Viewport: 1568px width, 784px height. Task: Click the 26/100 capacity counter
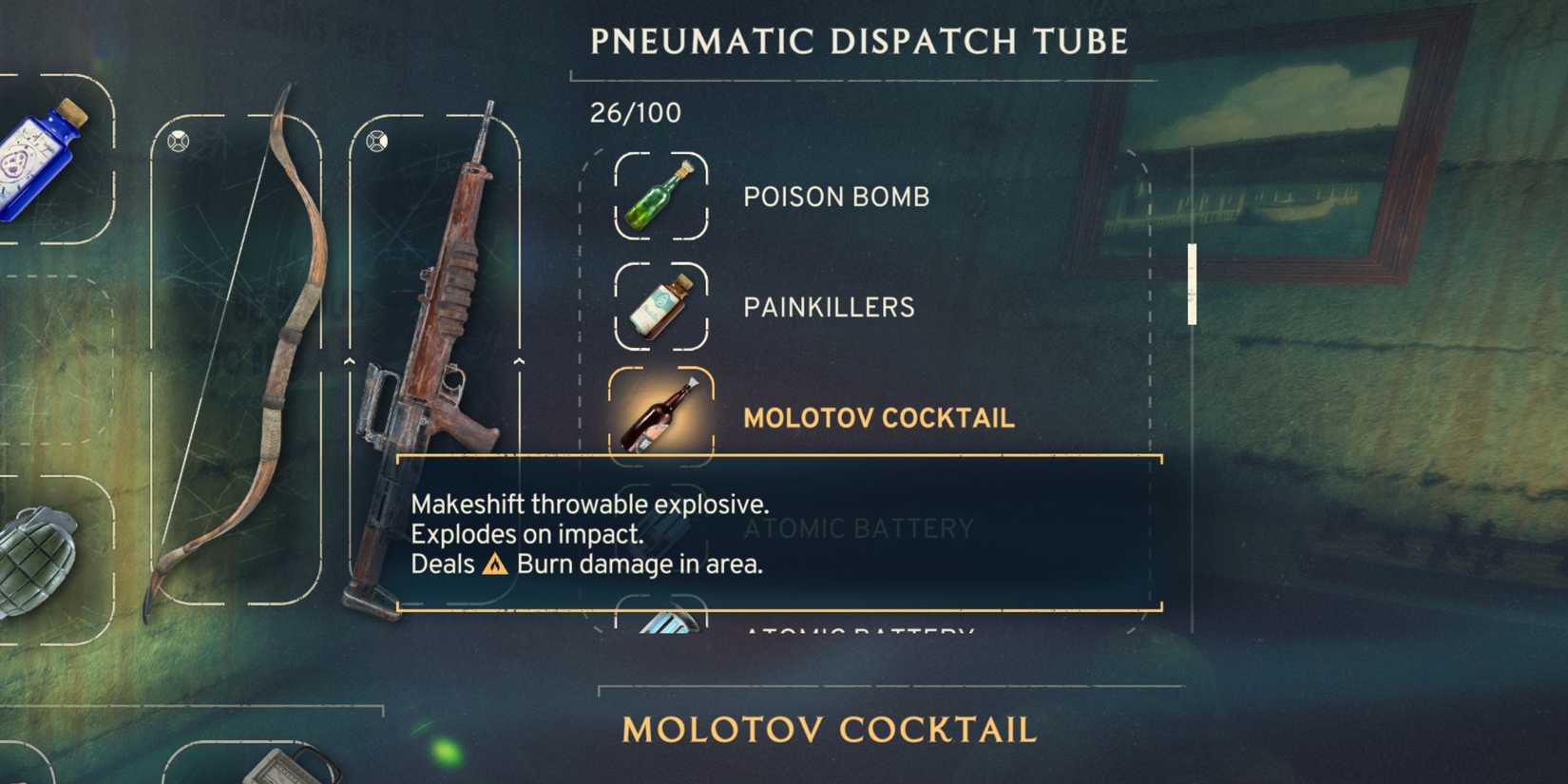633,112
